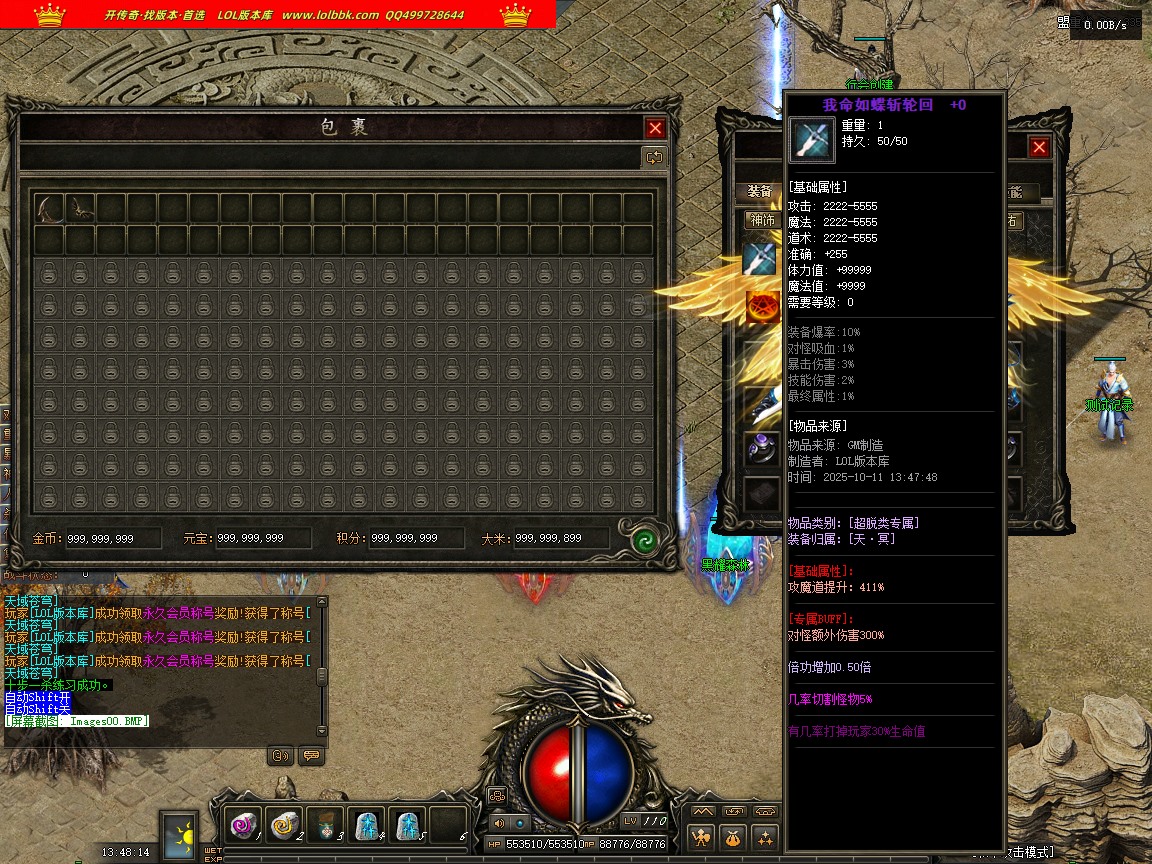This screenshot has height=864, width=1152.
Task: Click the bag sort arrow button
Action: pos(654,157)
